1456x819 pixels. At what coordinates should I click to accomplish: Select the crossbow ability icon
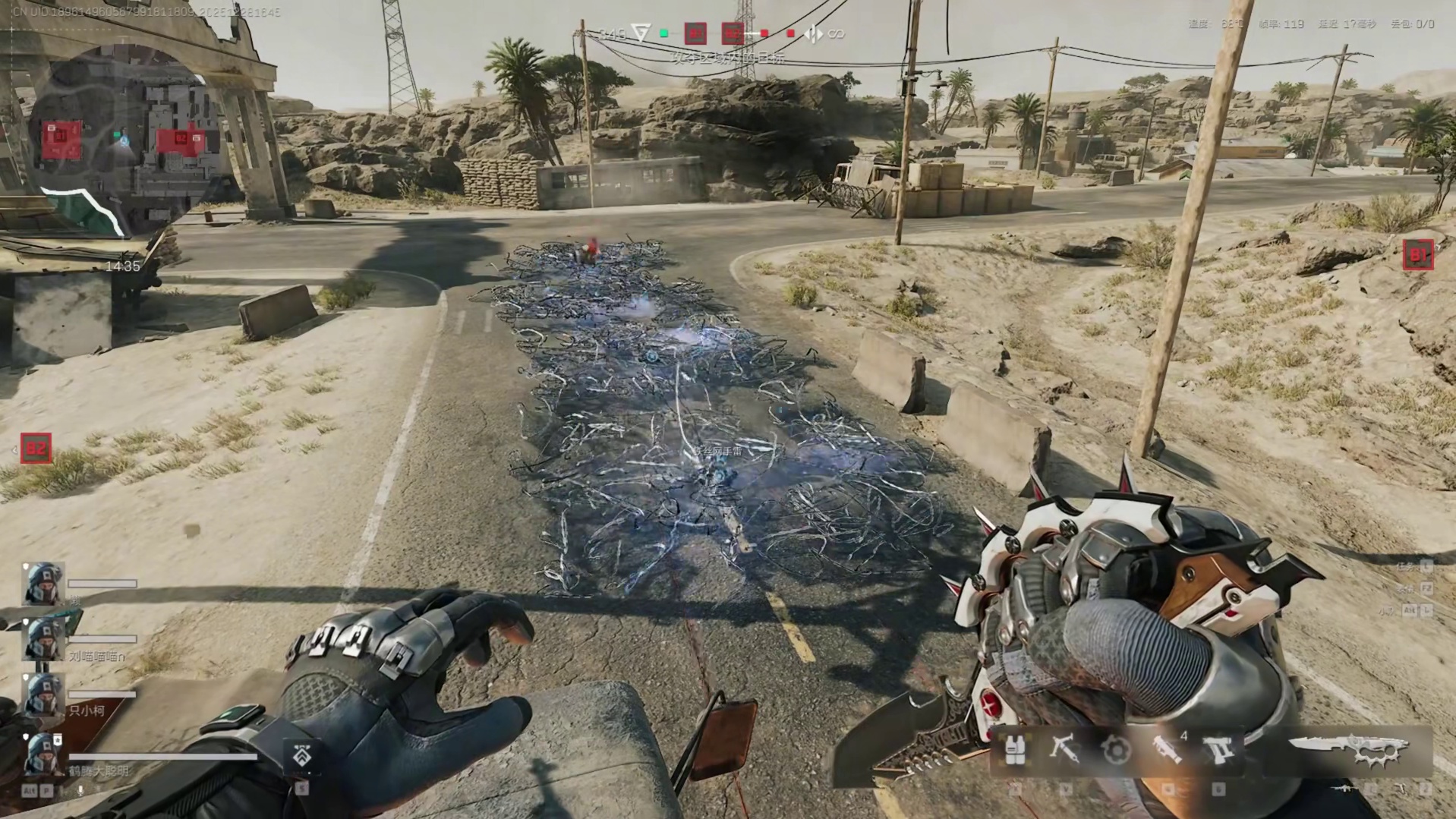[x=1064, y=750]
